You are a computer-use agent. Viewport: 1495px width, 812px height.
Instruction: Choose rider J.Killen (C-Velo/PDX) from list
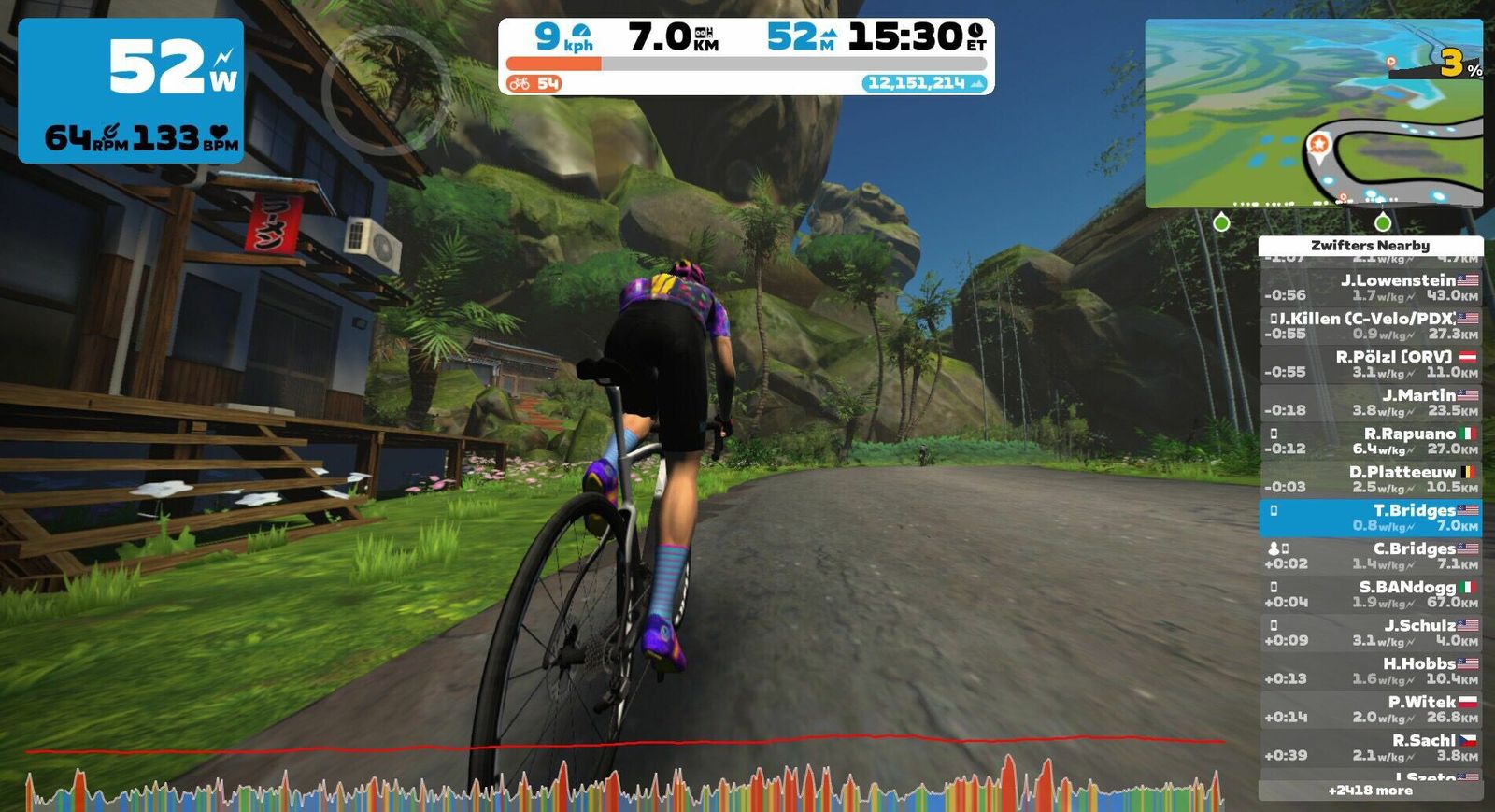pos(1371,326)
